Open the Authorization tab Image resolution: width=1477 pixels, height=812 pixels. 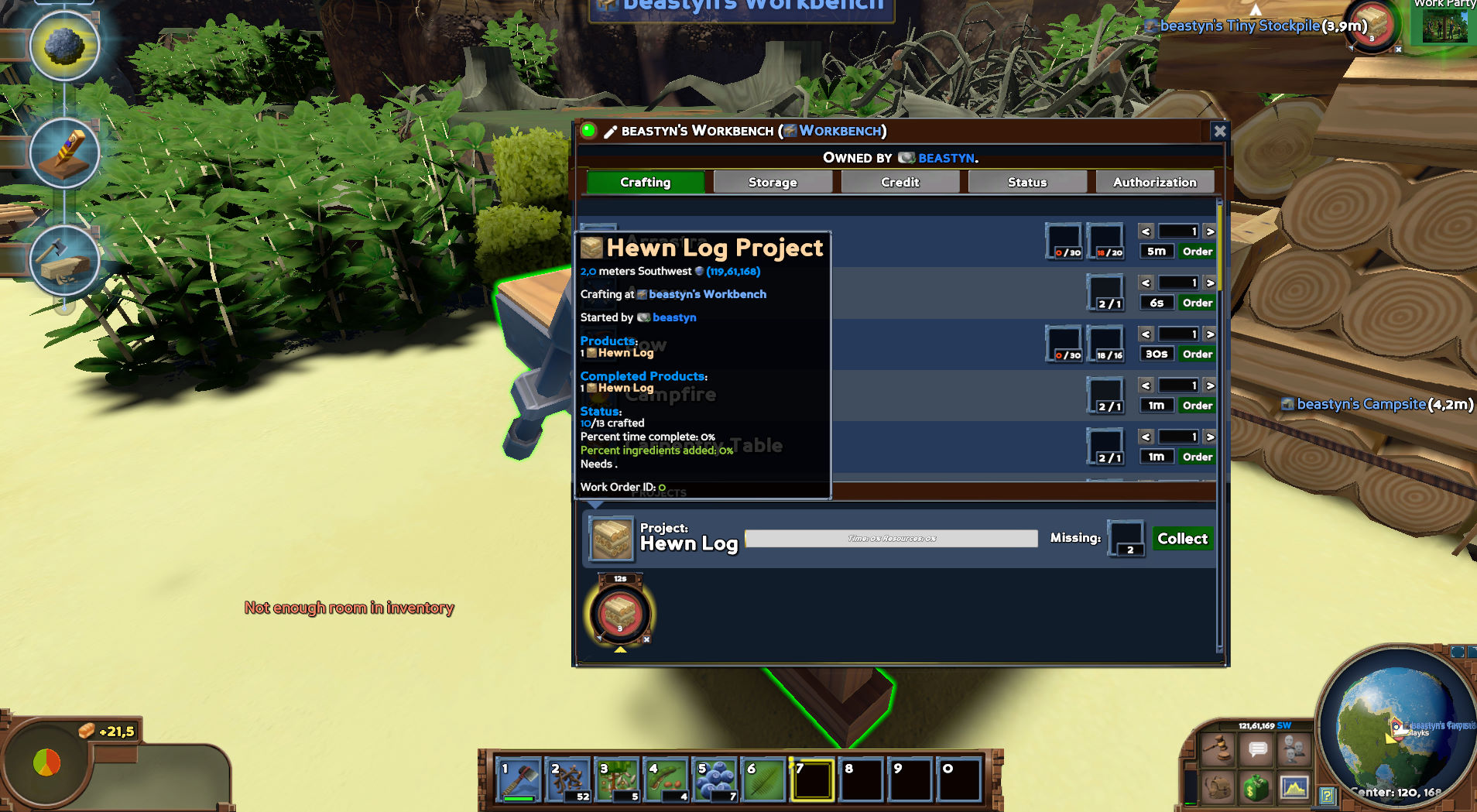tap(1154, 181)
